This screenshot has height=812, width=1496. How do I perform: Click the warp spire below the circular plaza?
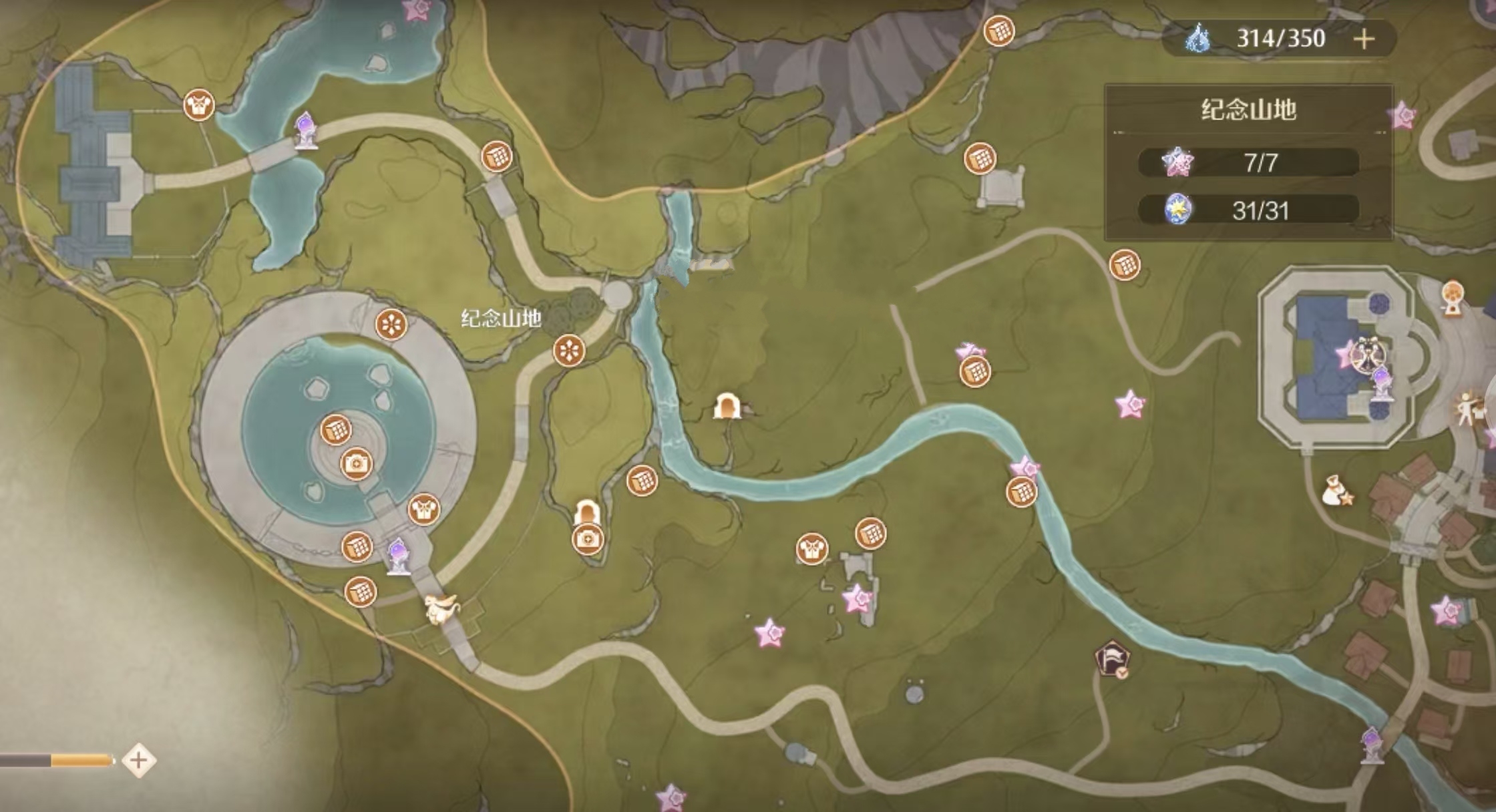399,556
